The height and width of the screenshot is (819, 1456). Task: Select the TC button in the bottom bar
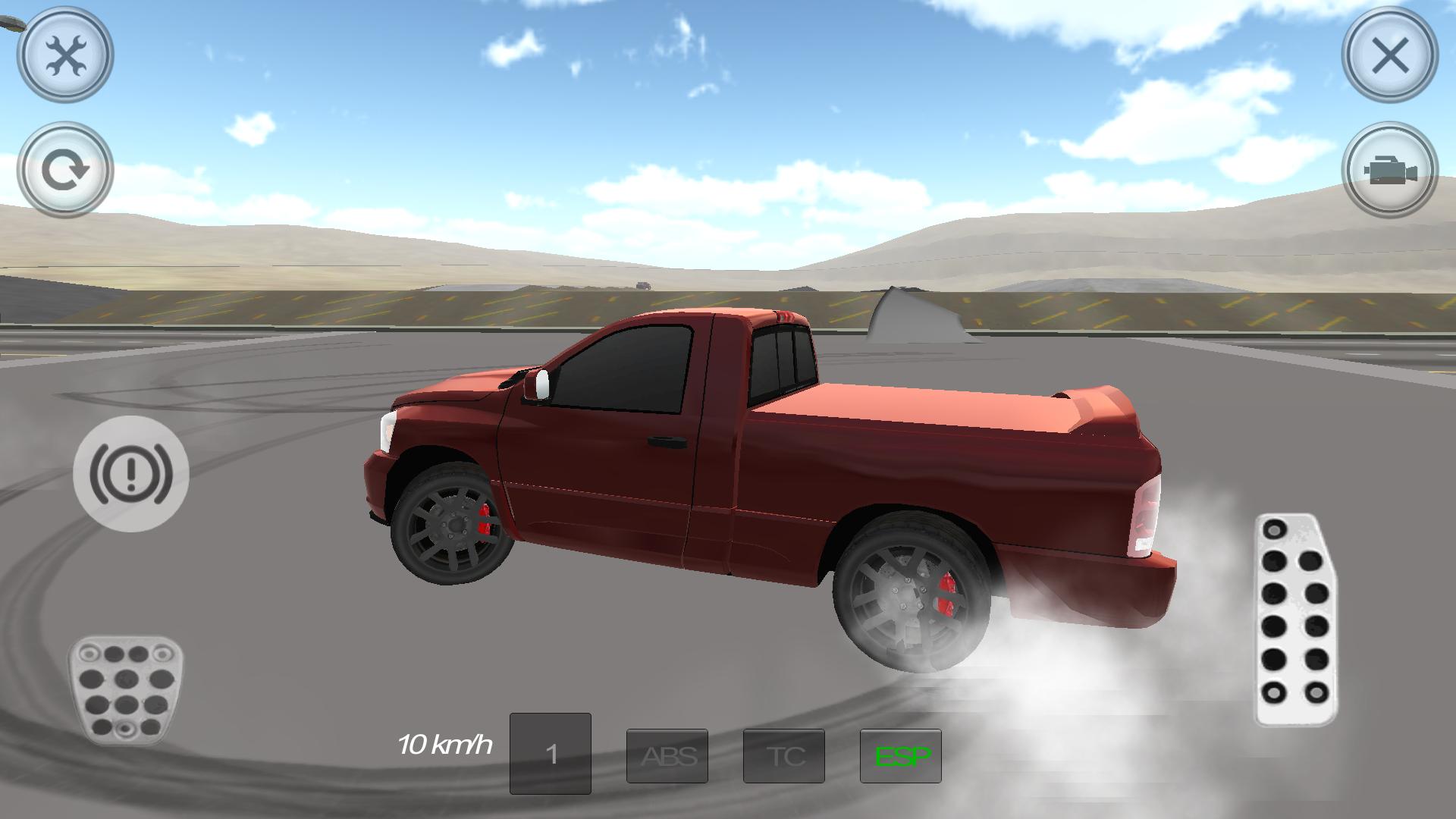pos(786,755)
